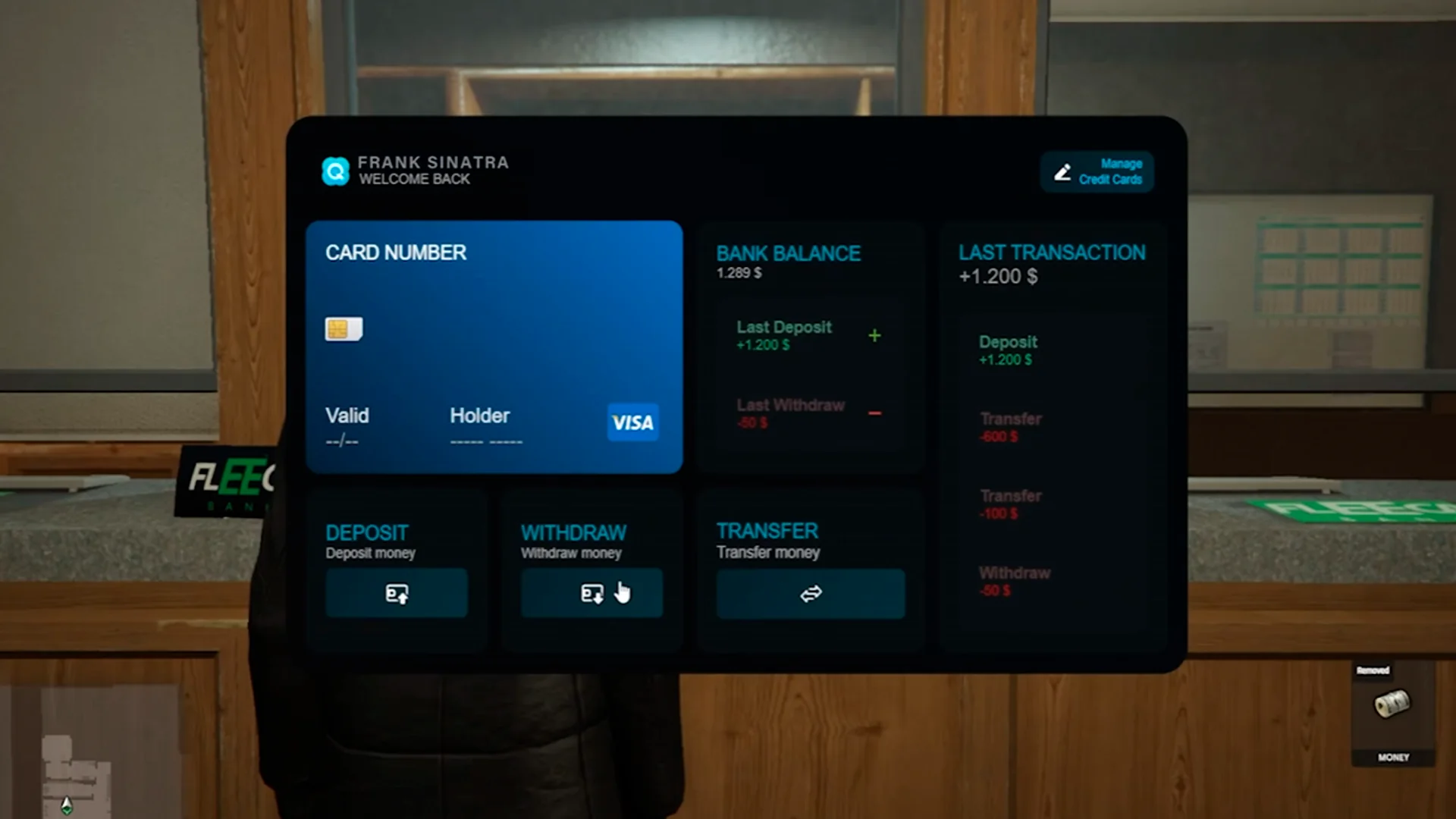
Task: Select the Last Deposit +1.200 $ entry
Action: [809, 336]
